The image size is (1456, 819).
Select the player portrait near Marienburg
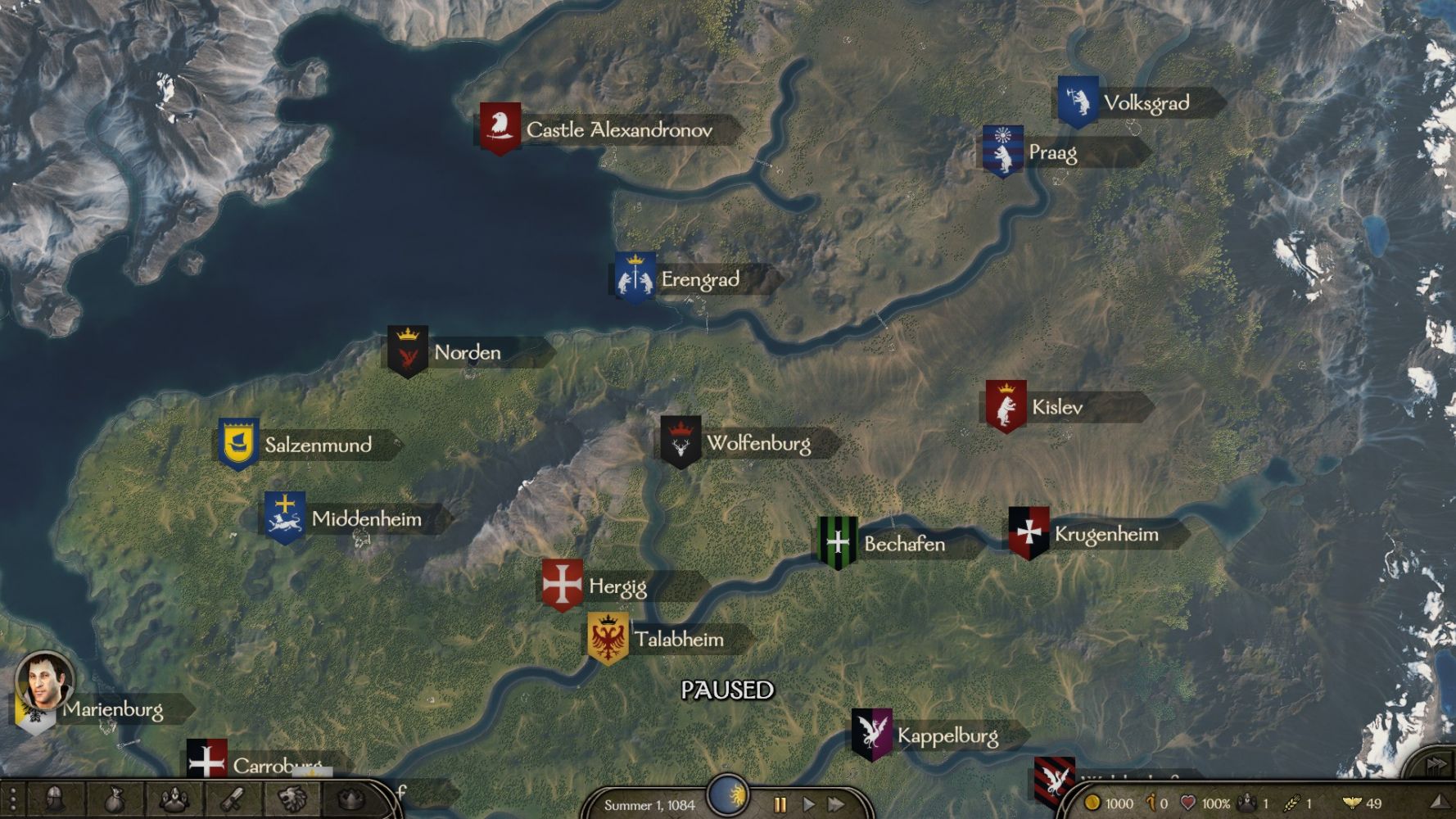45,680
